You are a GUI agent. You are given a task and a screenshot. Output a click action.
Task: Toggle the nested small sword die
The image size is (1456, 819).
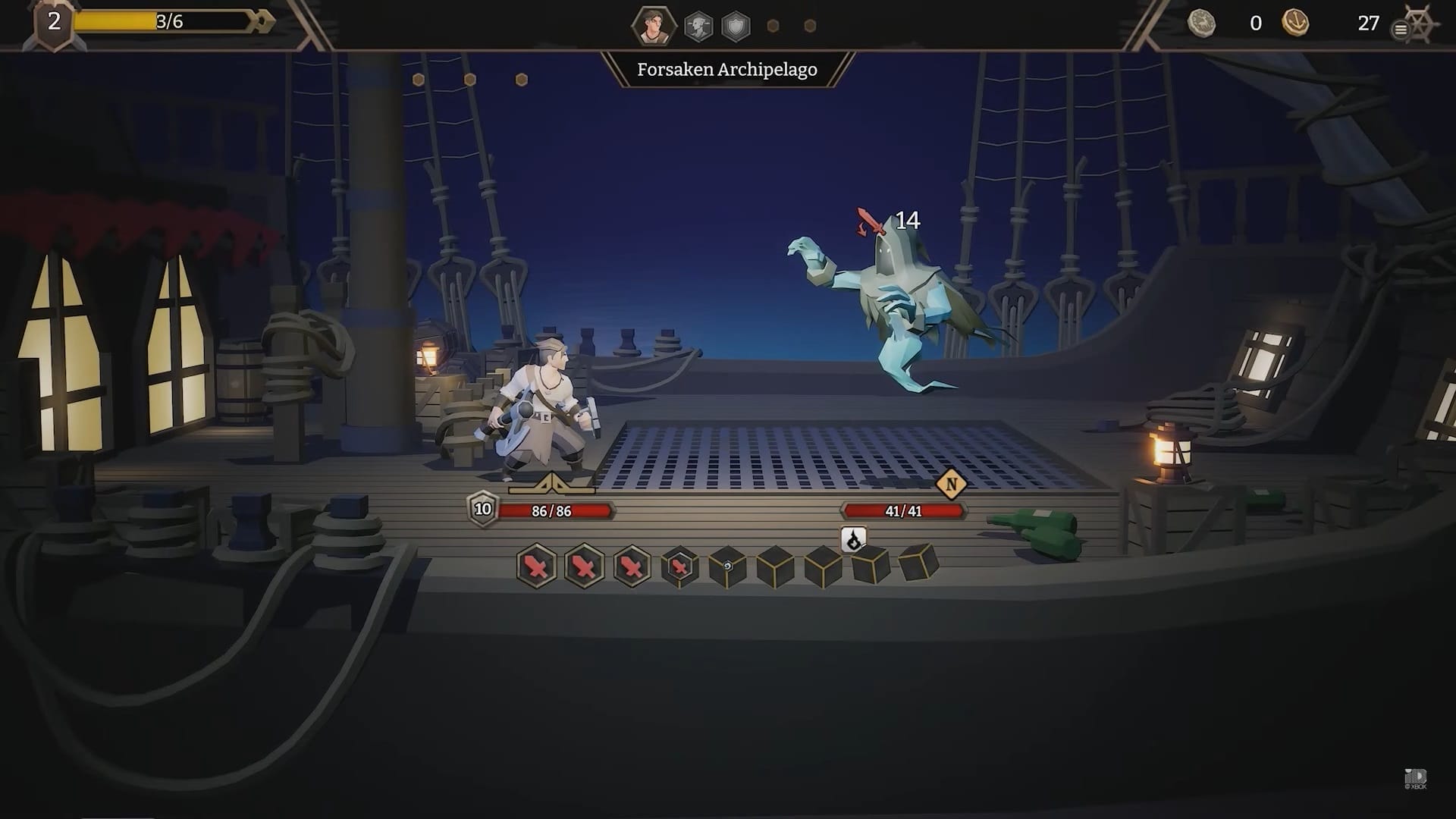coord(679,568)
